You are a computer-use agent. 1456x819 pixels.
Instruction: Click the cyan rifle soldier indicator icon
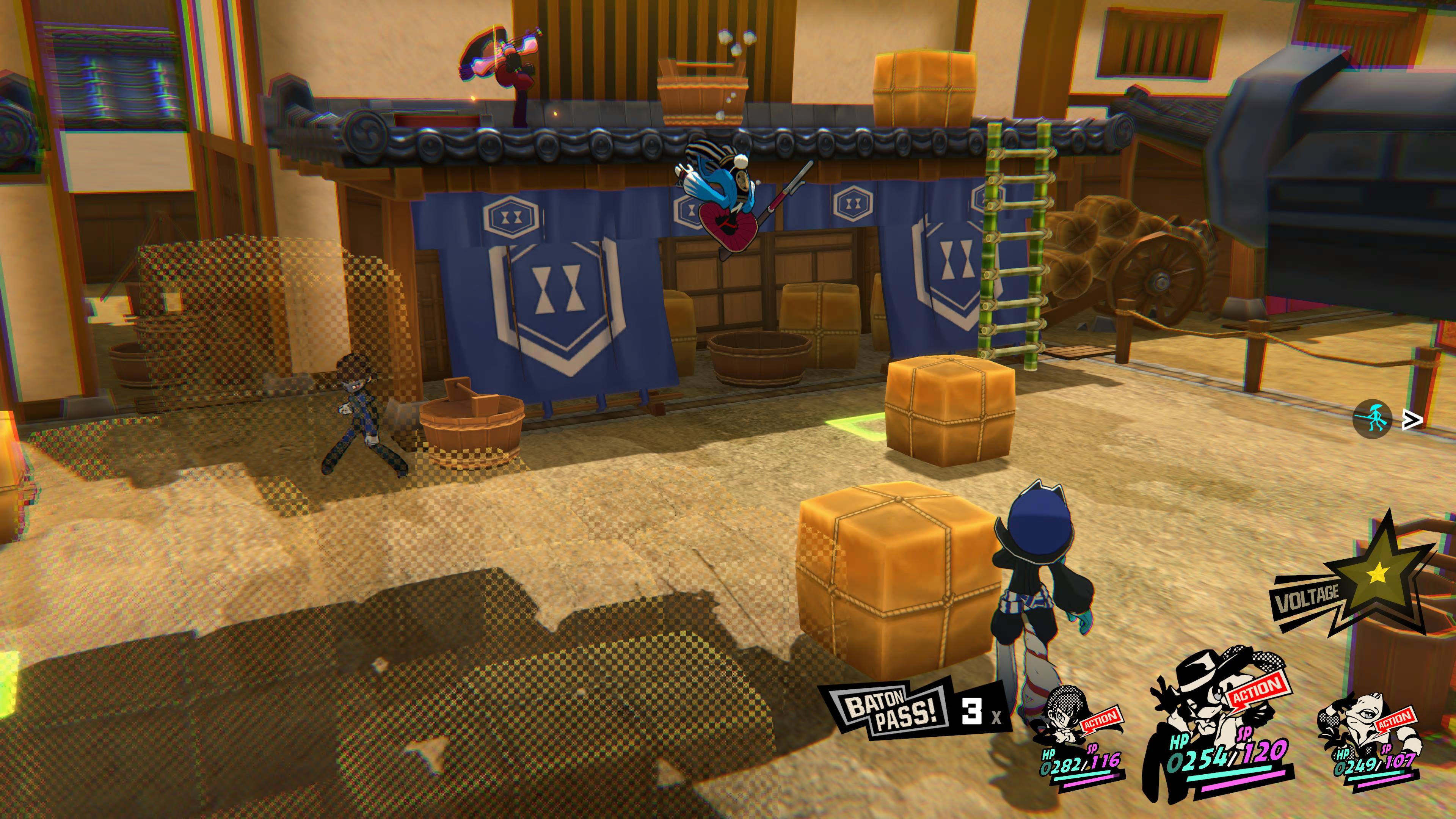coord(1372,419)
